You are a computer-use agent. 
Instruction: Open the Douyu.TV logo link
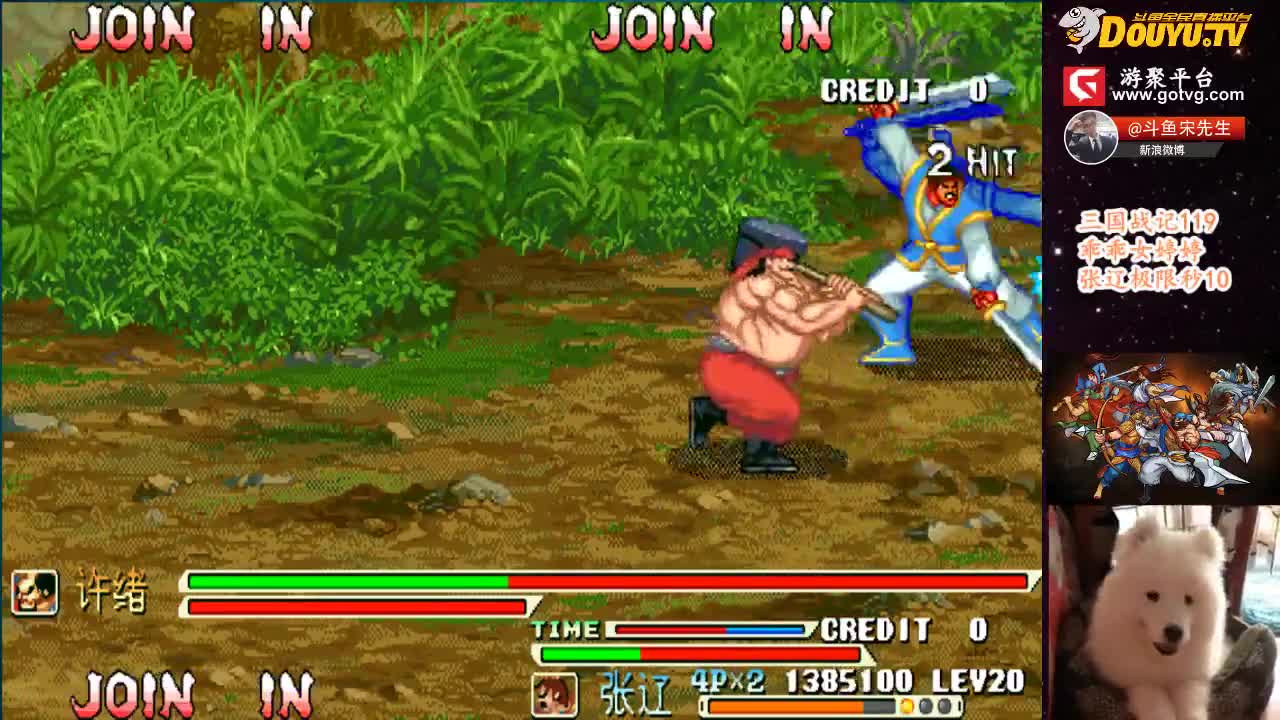click(x=1157, y=30)
